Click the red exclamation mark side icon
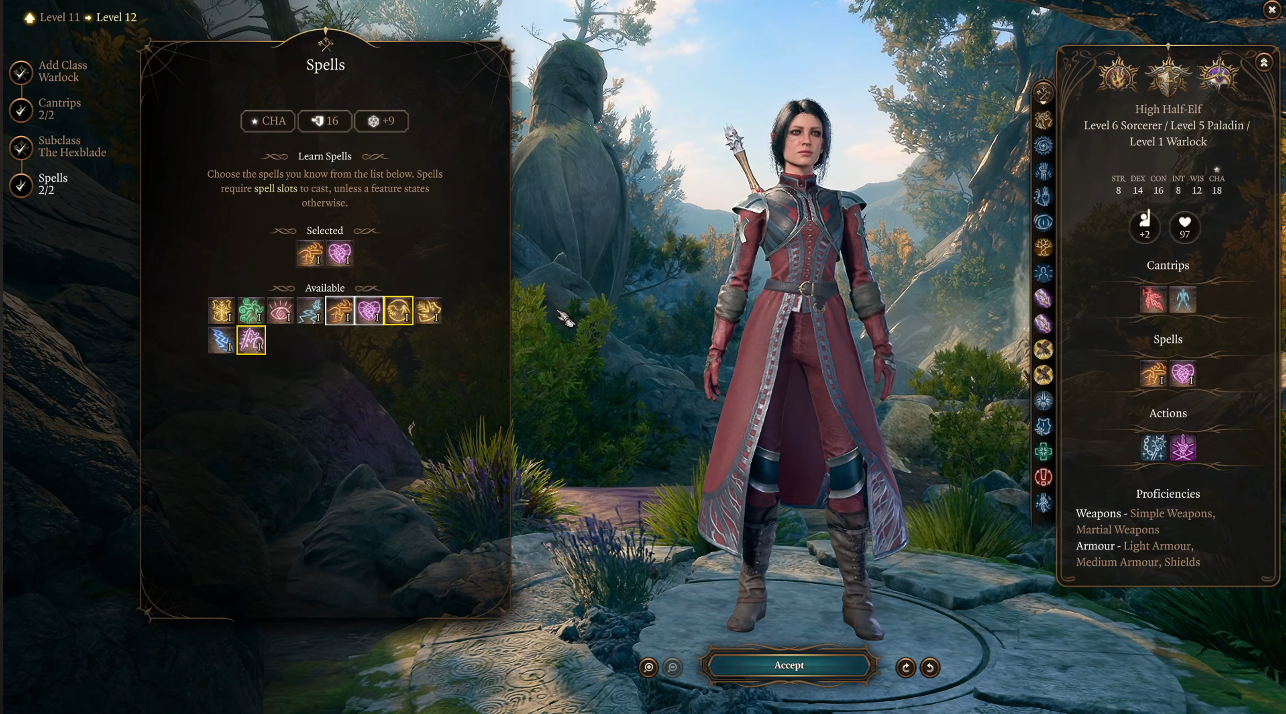The height and width of the screenshot is (714, 1286). (1044, 477)
